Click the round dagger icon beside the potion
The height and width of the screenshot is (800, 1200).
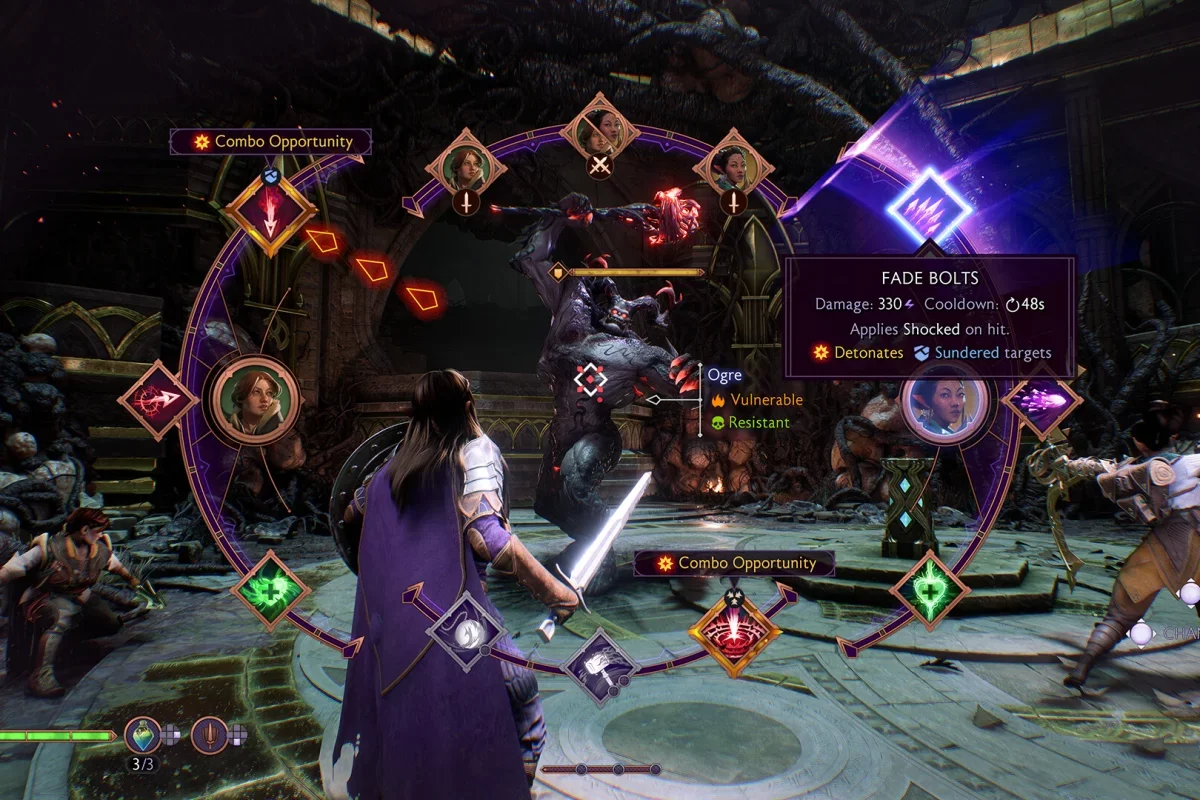click(x=209, y=736)
